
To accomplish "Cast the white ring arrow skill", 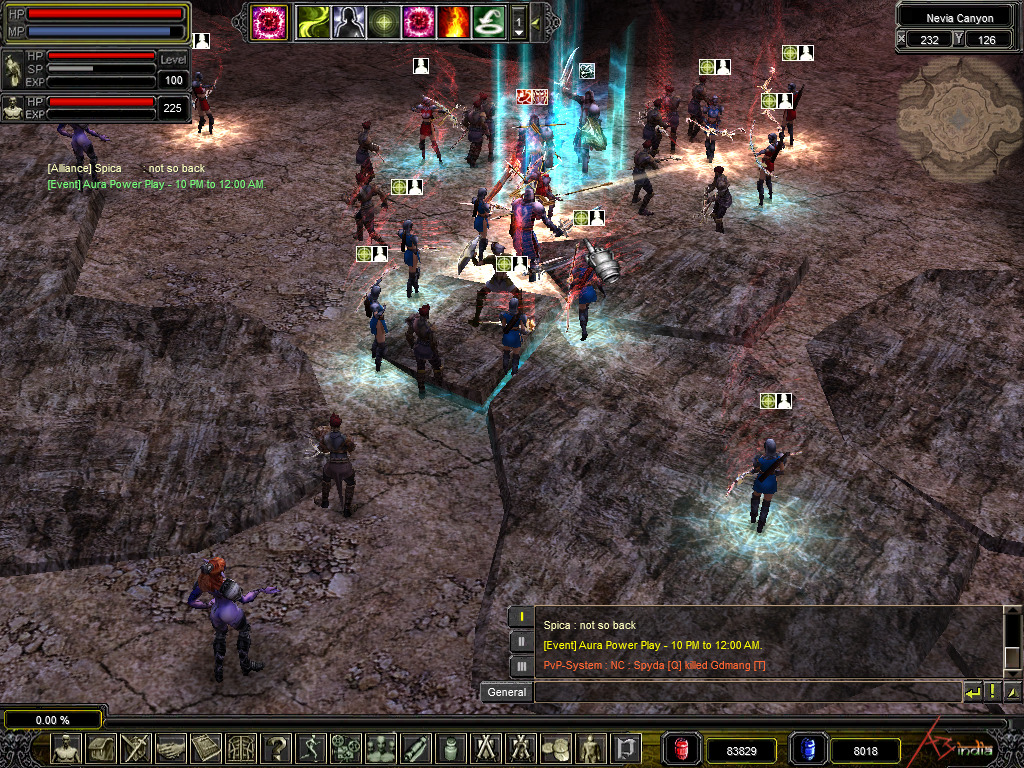I will pyautogui.click(x=489, y=21).
